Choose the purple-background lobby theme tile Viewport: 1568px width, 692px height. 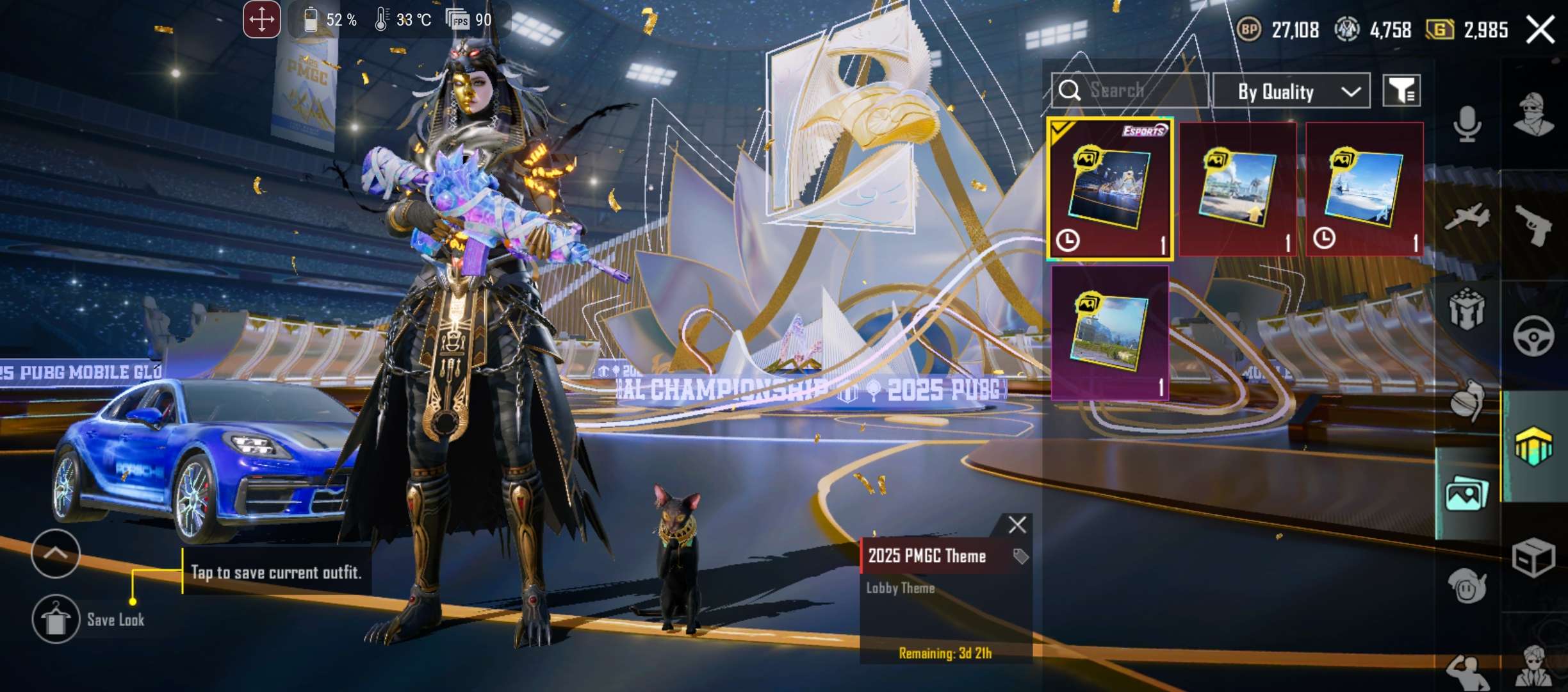point(1110,333)
